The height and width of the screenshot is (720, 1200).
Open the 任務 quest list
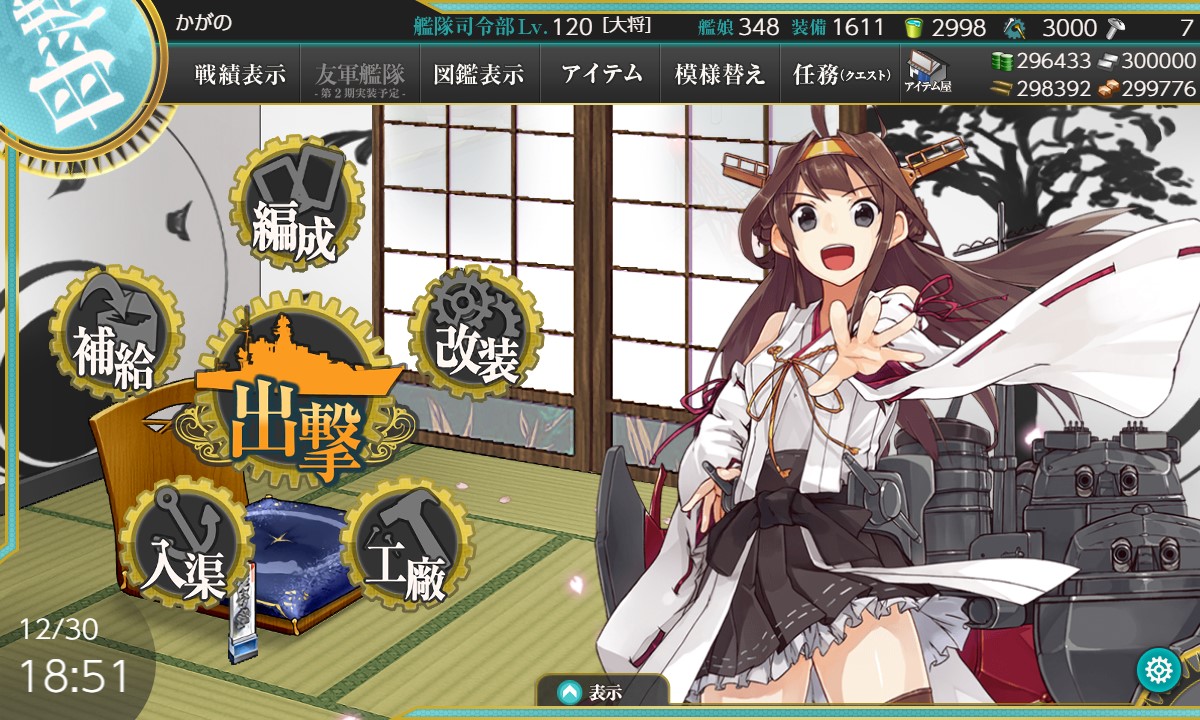tap(841, 75)
